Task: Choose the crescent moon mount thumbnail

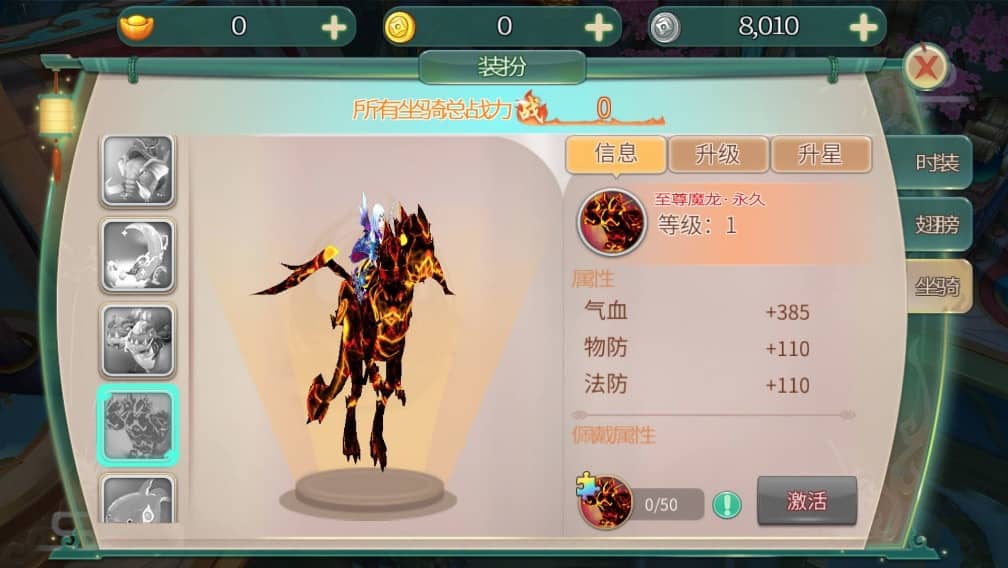Action: tap(138, 255)
